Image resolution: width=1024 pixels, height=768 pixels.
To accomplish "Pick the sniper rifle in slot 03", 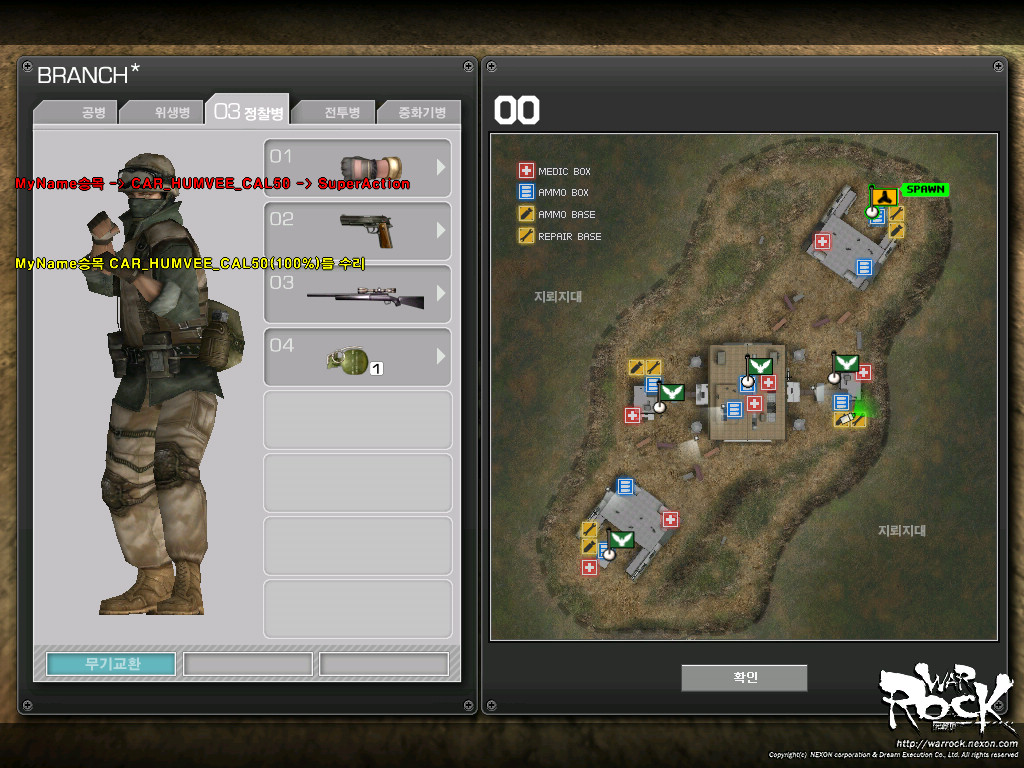I will click(x=357, y=294).
